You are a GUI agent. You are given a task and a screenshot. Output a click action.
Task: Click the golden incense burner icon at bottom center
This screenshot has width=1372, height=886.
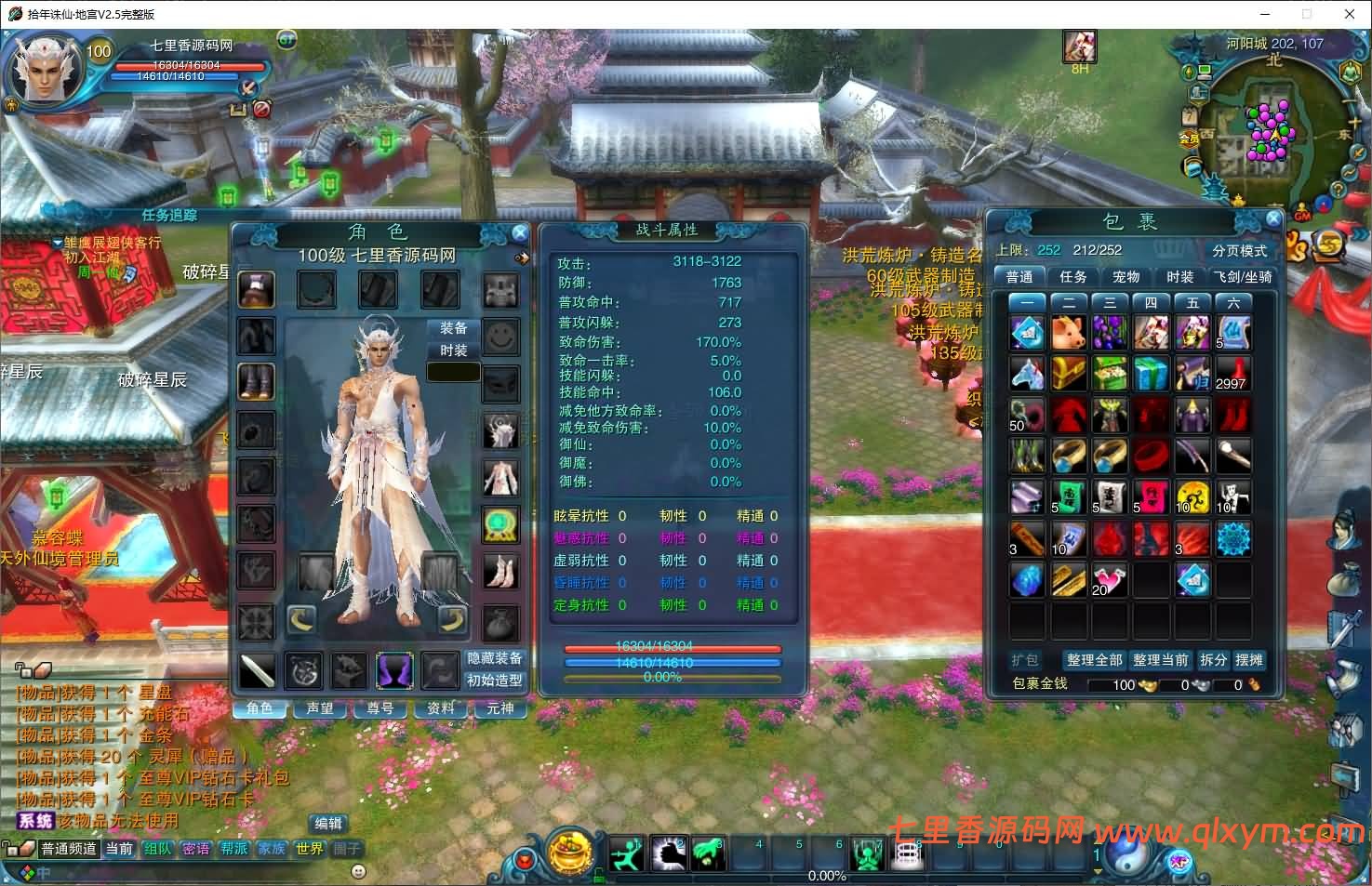tap(568, 851)
